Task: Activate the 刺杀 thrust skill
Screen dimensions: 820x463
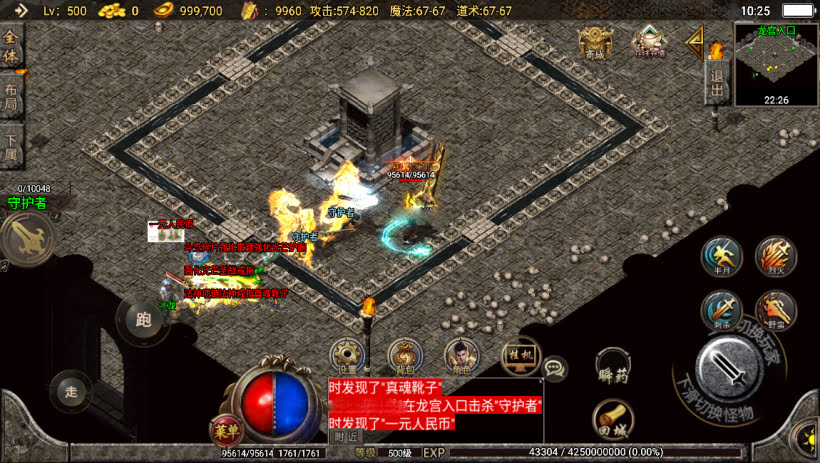Action: [721, 310]
